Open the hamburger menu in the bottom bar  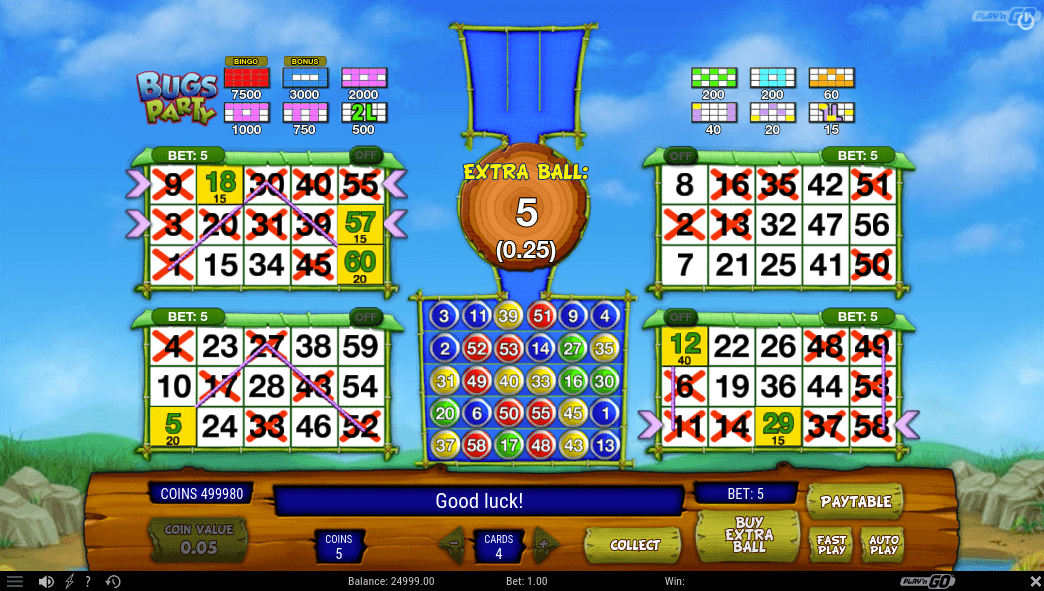click(x=15, y=581)
